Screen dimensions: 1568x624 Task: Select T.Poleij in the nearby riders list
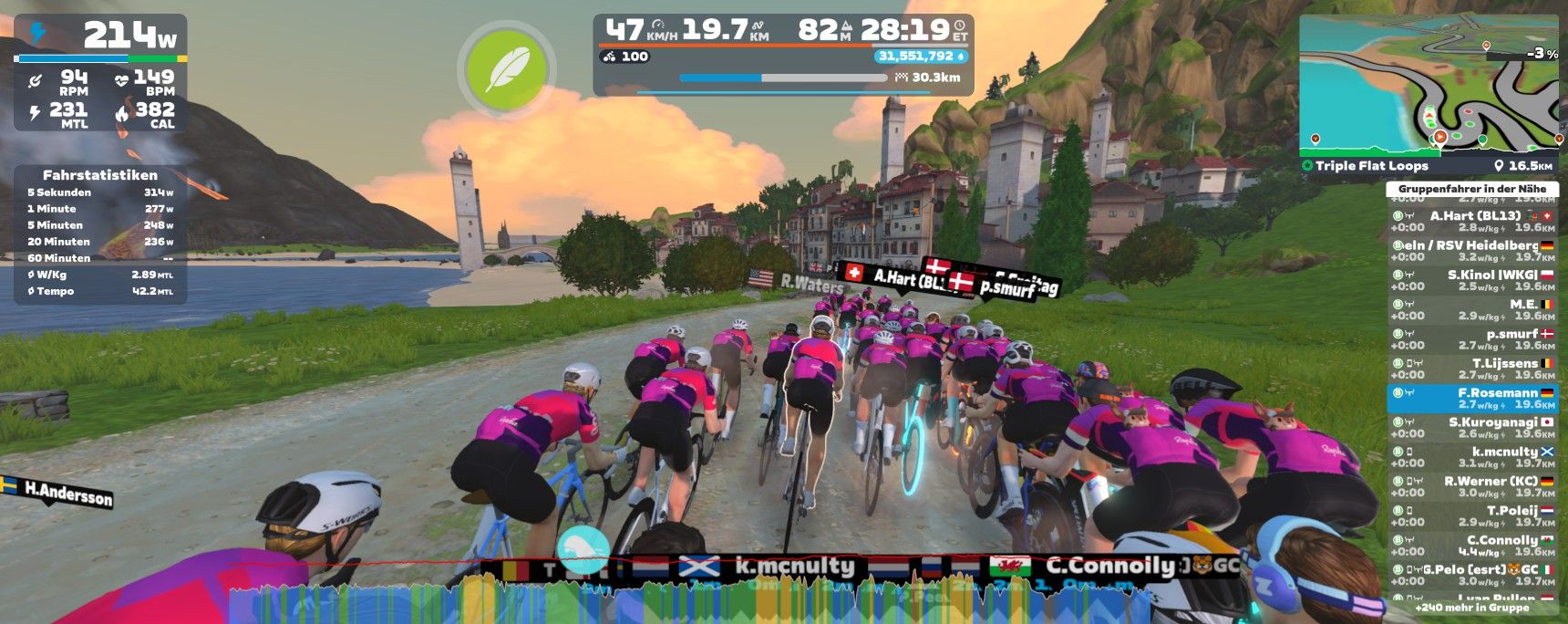click(x=1472, y=516)
